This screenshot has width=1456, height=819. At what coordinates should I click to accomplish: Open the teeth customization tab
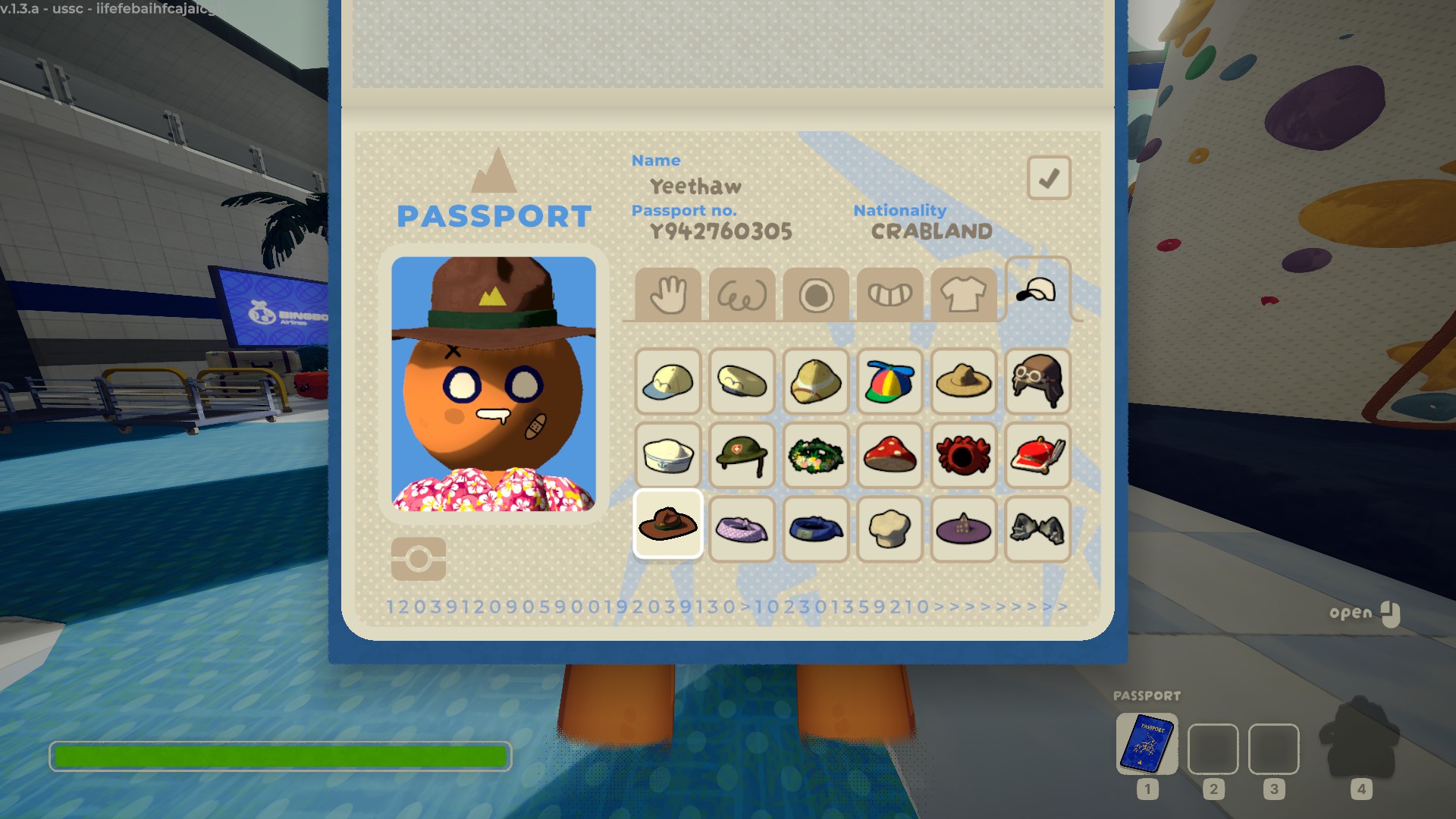(x=890, y=294)
